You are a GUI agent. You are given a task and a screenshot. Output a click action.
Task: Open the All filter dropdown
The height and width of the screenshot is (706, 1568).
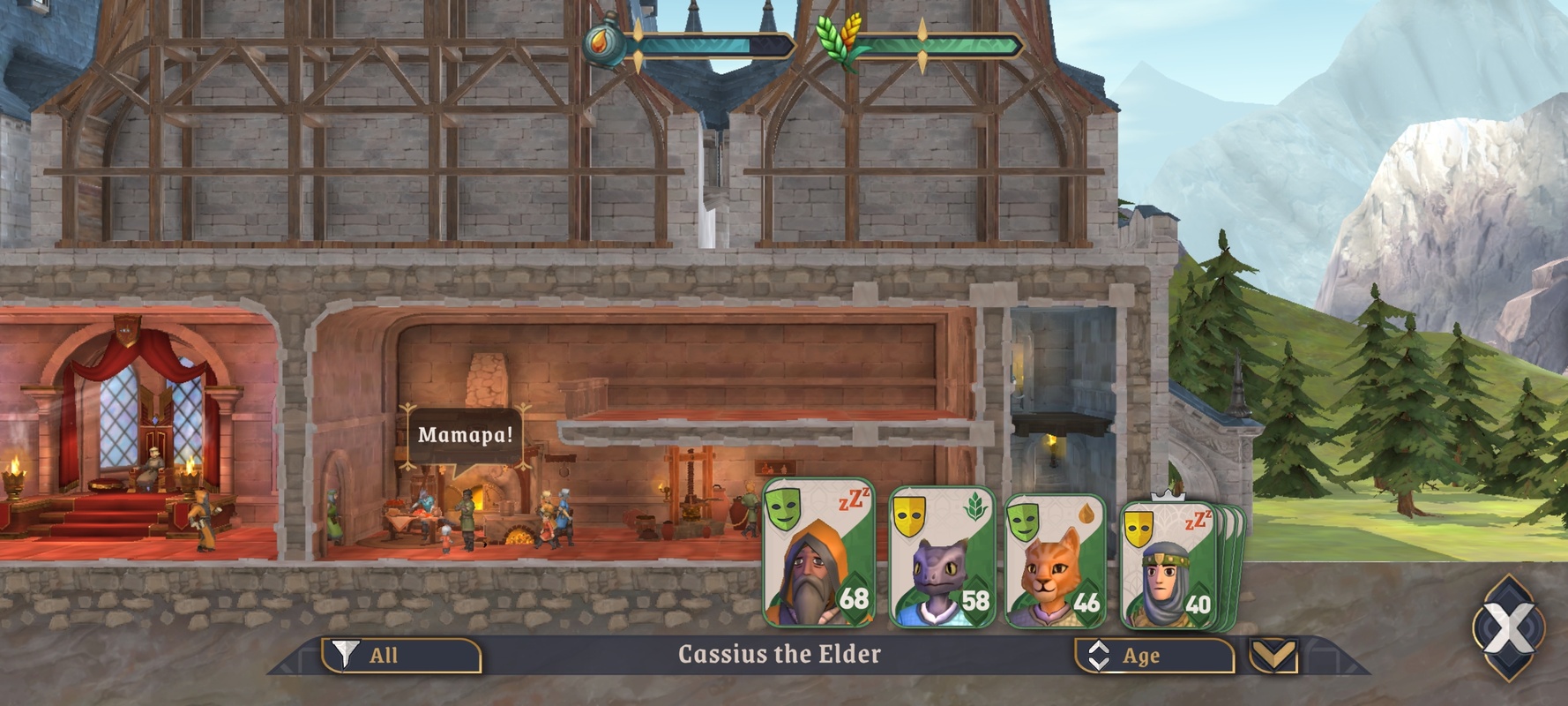[401, 655]
